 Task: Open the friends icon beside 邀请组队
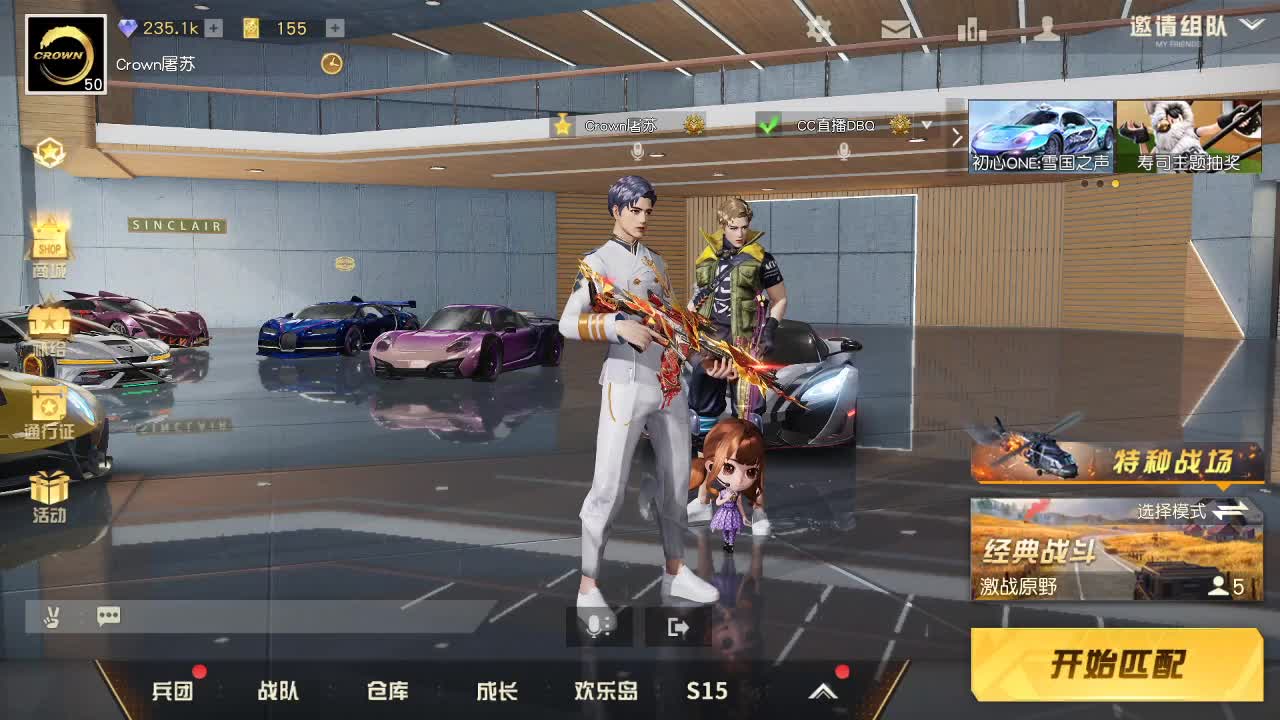tap(1046, 30)
